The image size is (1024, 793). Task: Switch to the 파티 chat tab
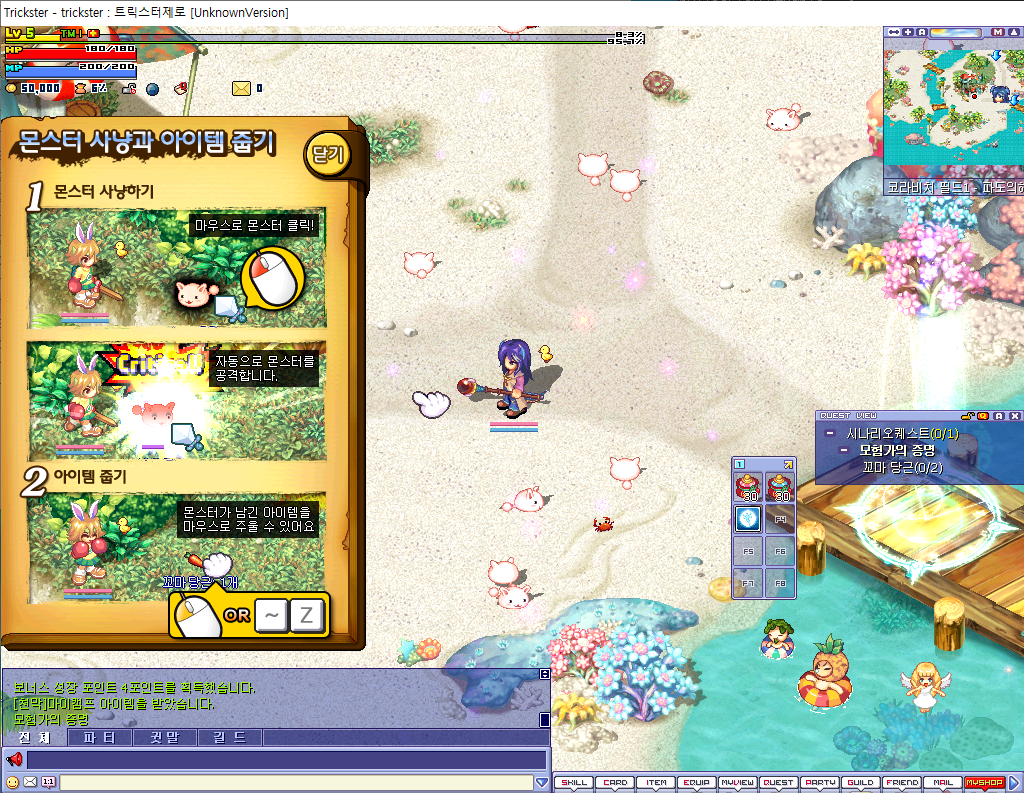click(x=100, y=738)
